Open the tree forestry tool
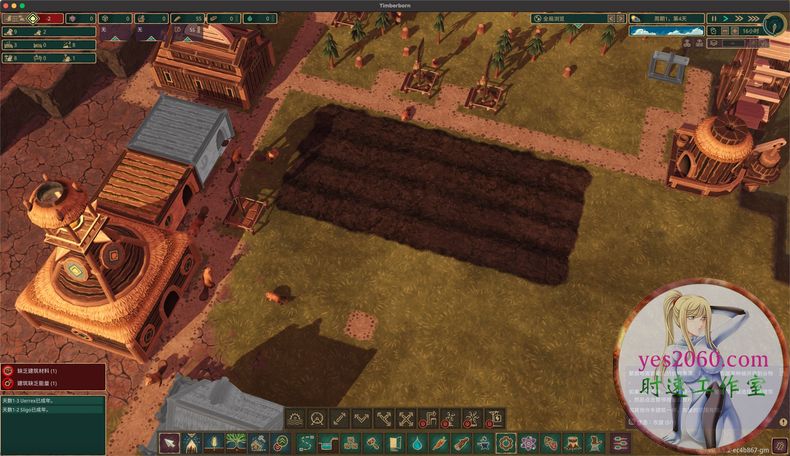790x456 pixels. [236, 442]
